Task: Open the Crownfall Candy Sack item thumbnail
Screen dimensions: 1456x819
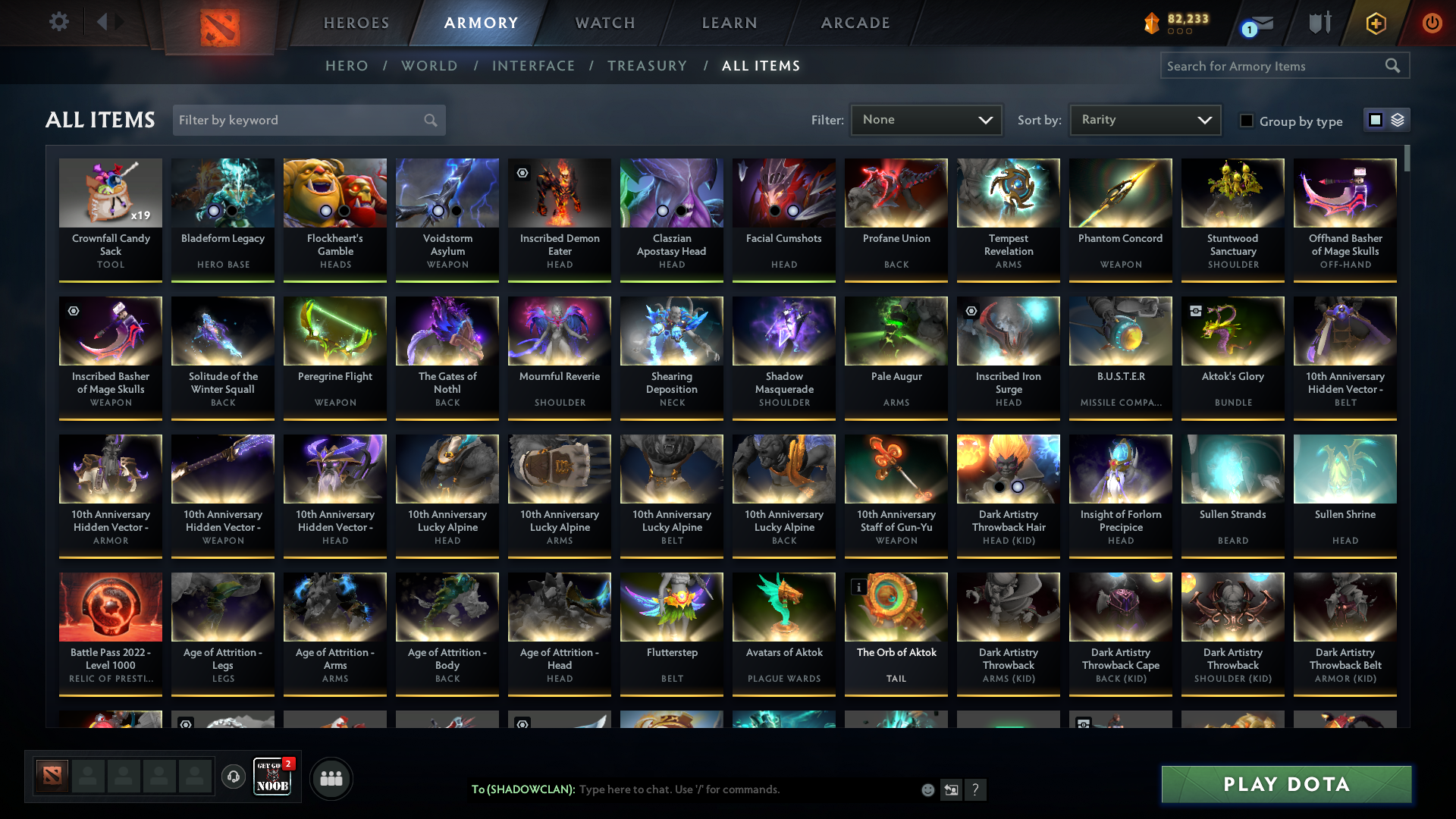Action: coord(111,193)
